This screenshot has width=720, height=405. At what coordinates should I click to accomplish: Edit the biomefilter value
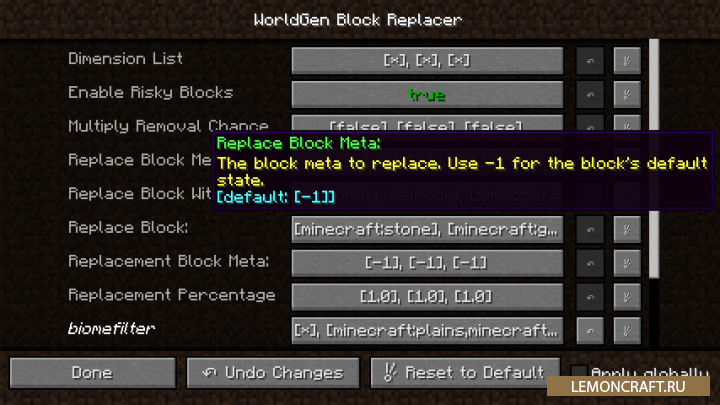pyautogui.click(x=427, y=330)
